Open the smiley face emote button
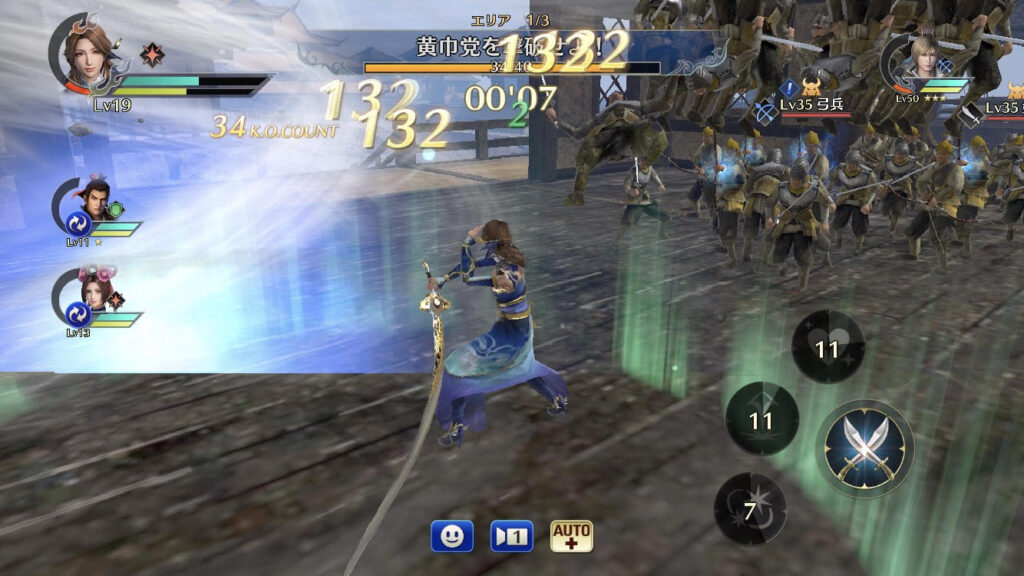 point(452,536)
